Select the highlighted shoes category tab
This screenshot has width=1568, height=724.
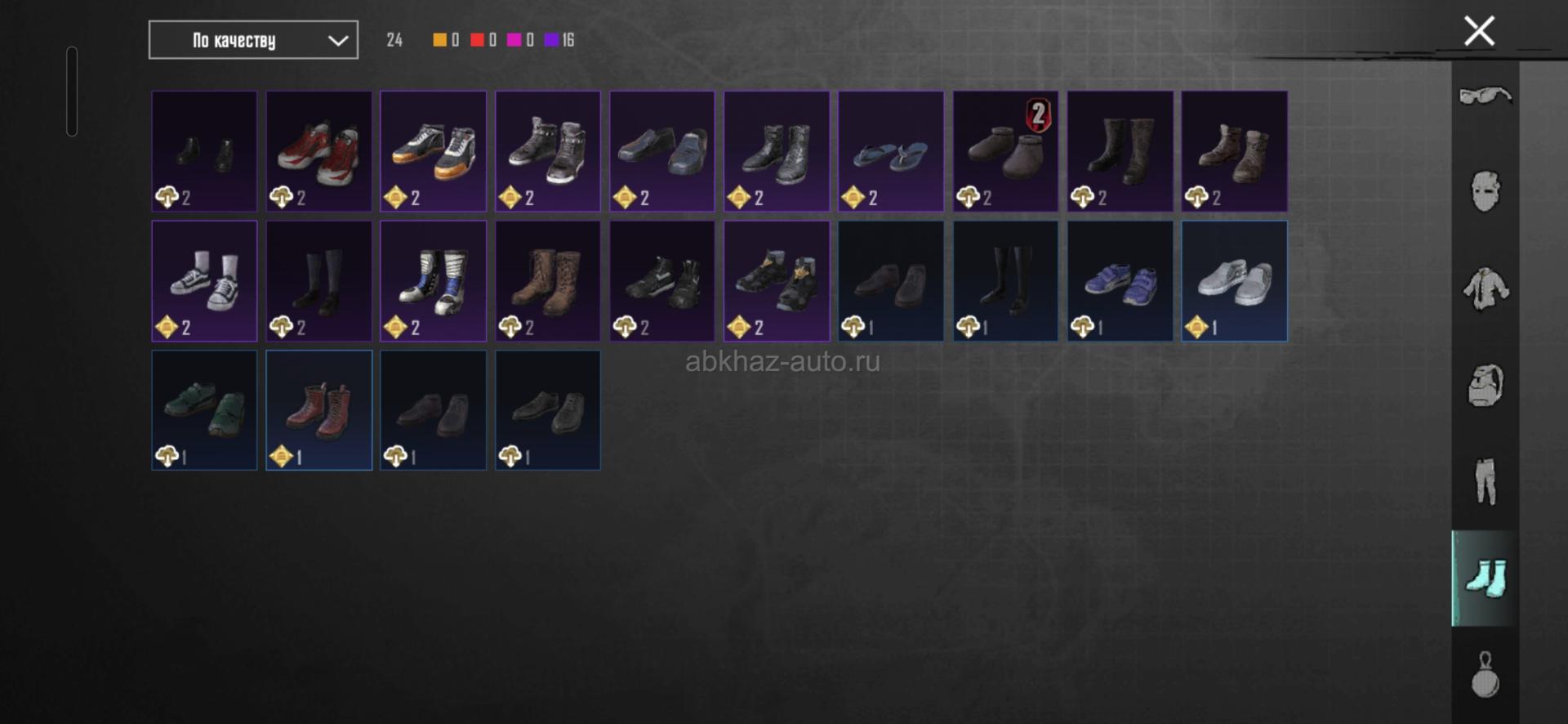coord(1485,579)
